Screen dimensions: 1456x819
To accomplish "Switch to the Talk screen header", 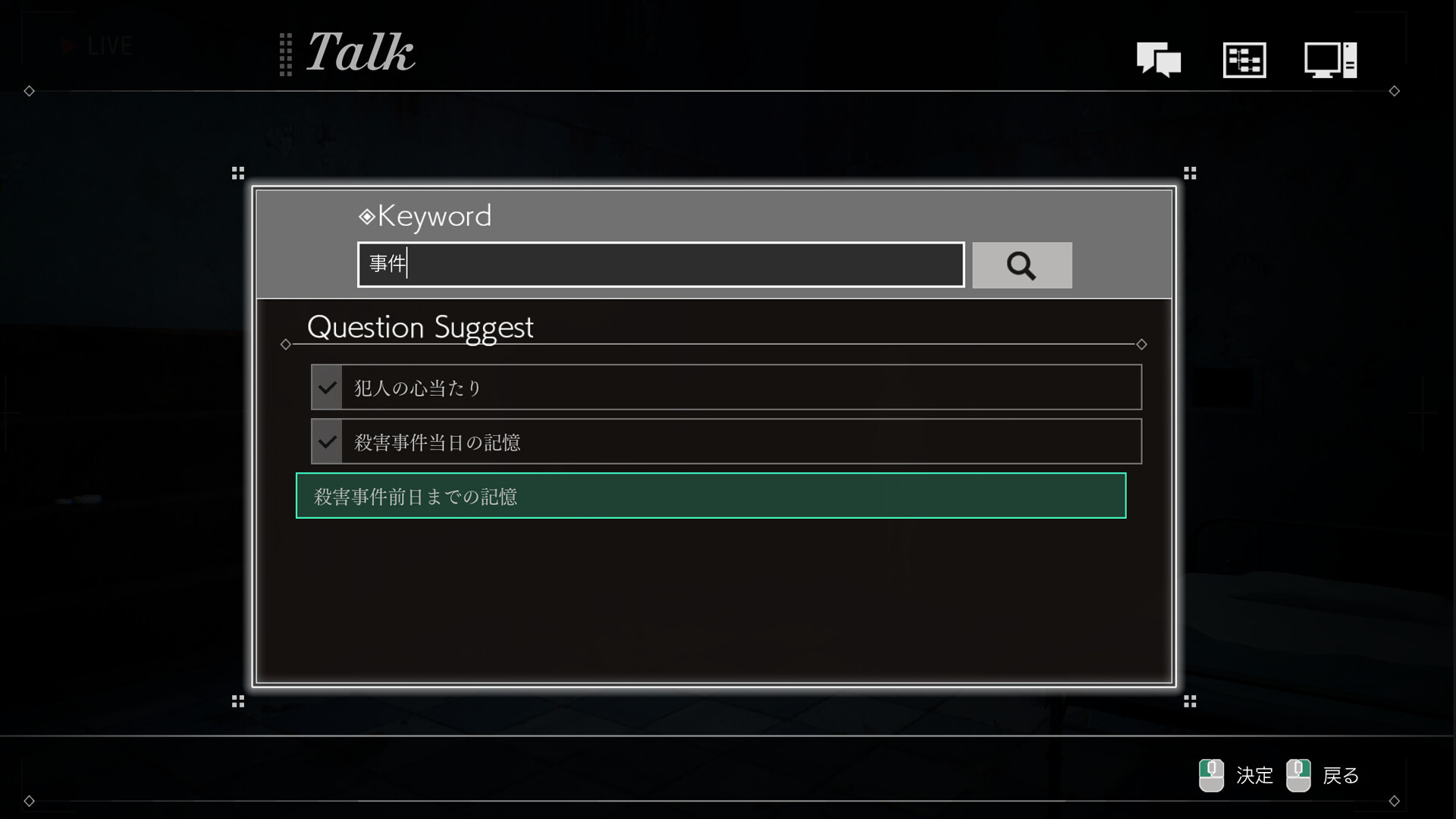I will pos(359,53).
